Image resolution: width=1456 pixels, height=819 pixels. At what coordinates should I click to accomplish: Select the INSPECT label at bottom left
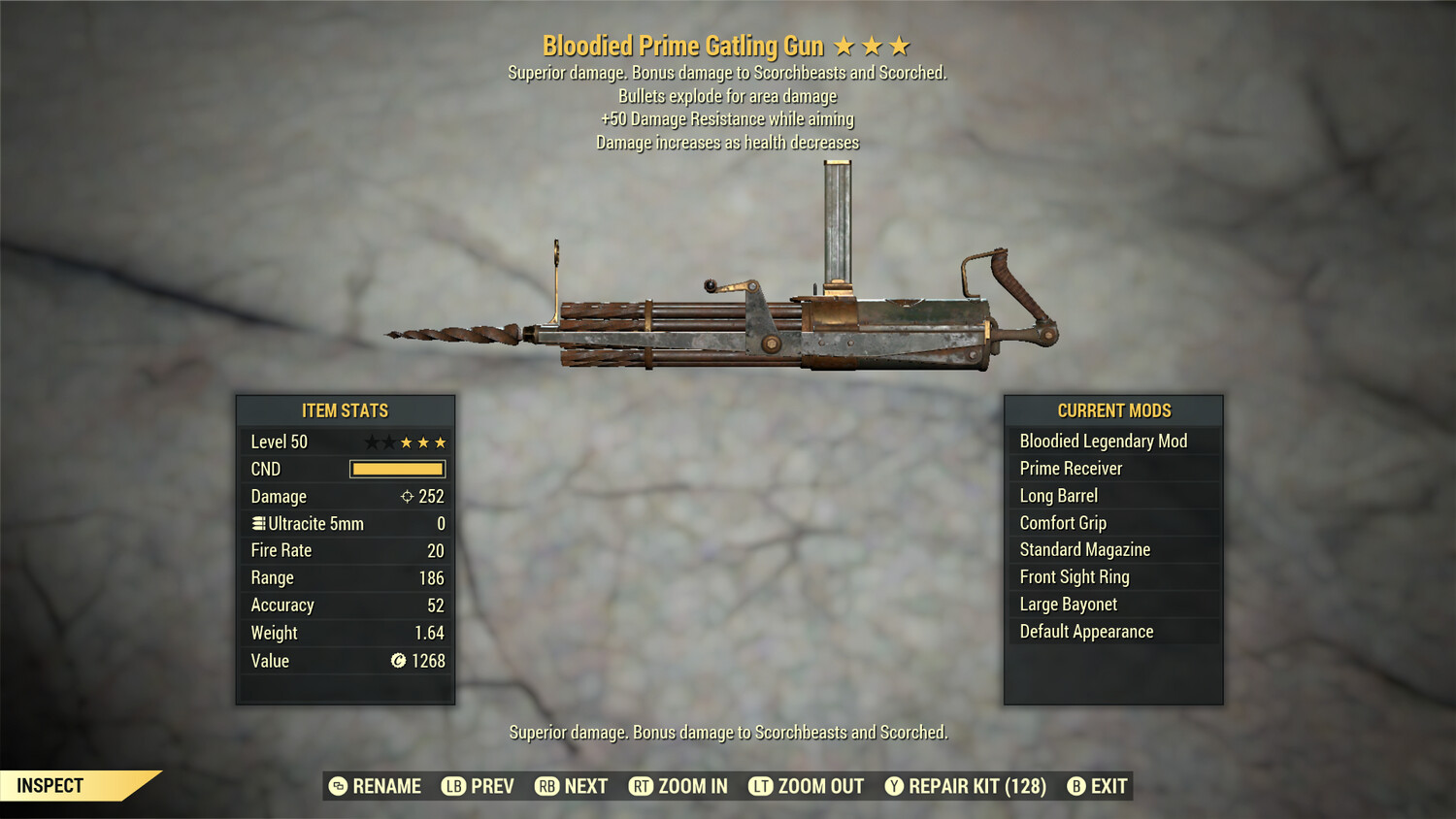coord(49,786)
